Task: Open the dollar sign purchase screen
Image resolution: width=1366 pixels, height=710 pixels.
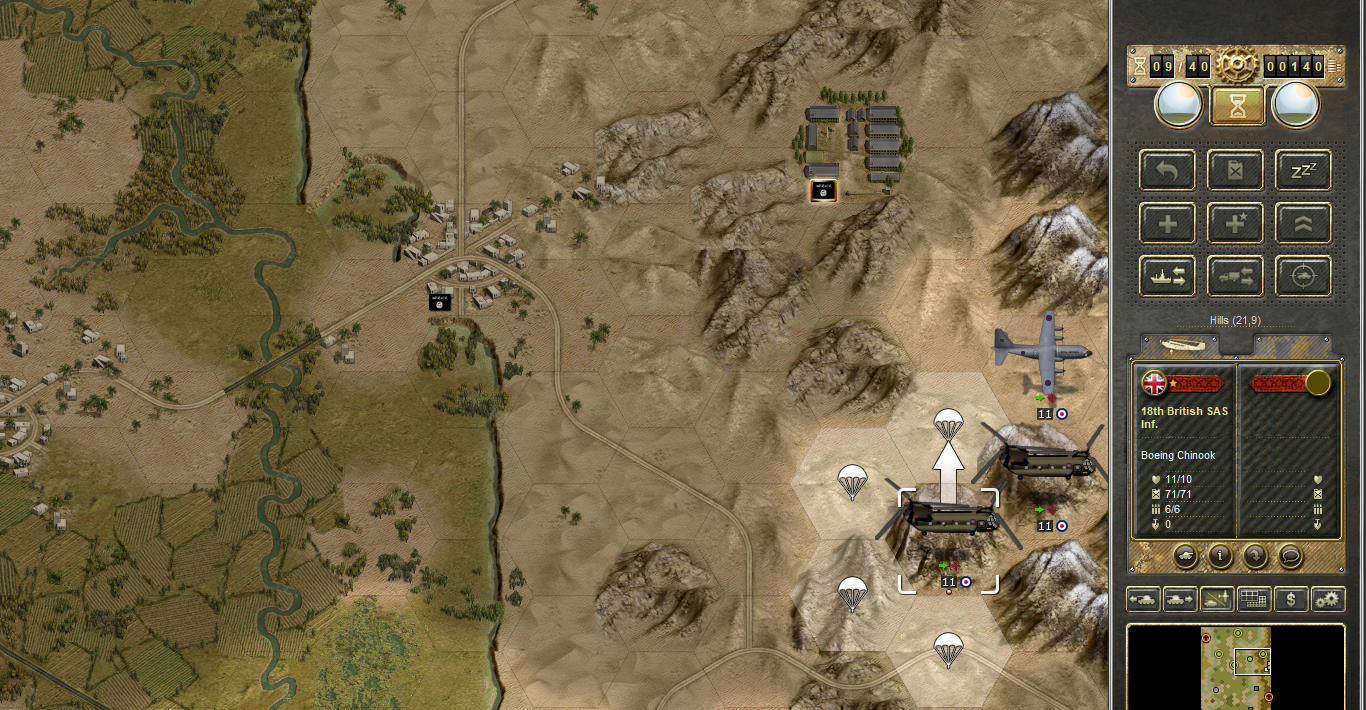Action: tap(1291, 599)
